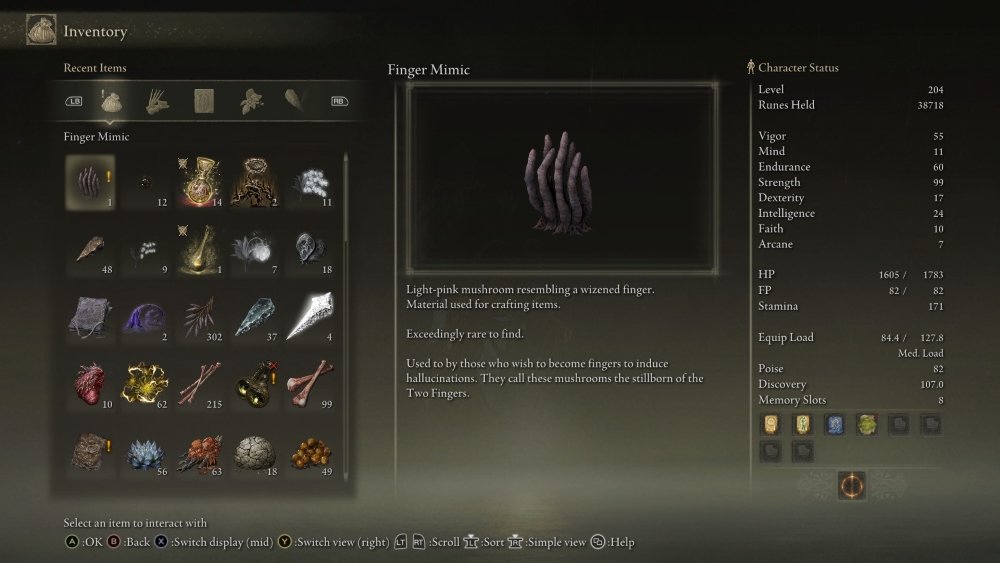Select the red heart-shaped item slot
Screen dimensions: 1000x563
coord(90,383)
